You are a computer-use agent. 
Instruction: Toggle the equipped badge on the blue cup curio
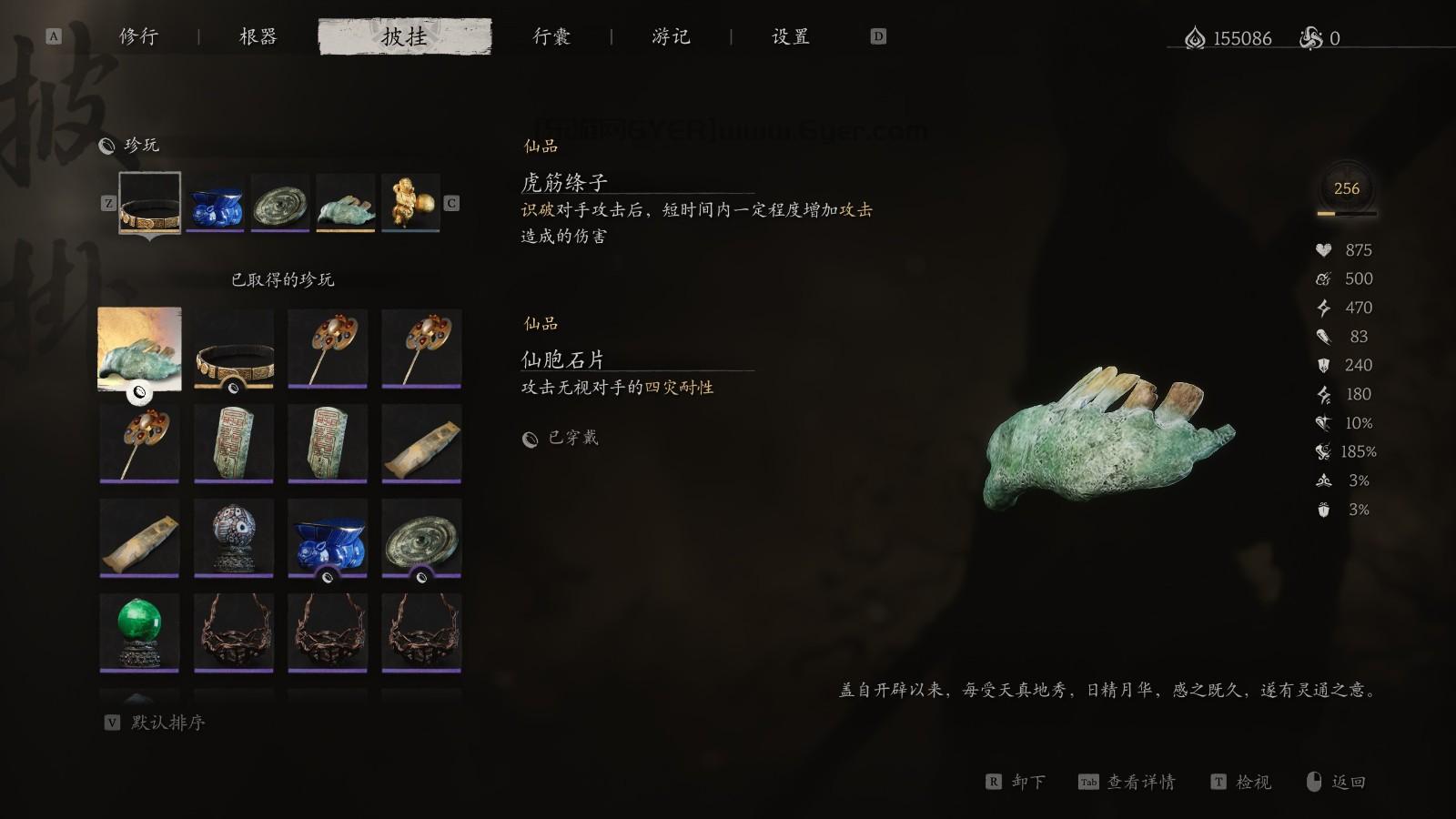tap(329, 577)
